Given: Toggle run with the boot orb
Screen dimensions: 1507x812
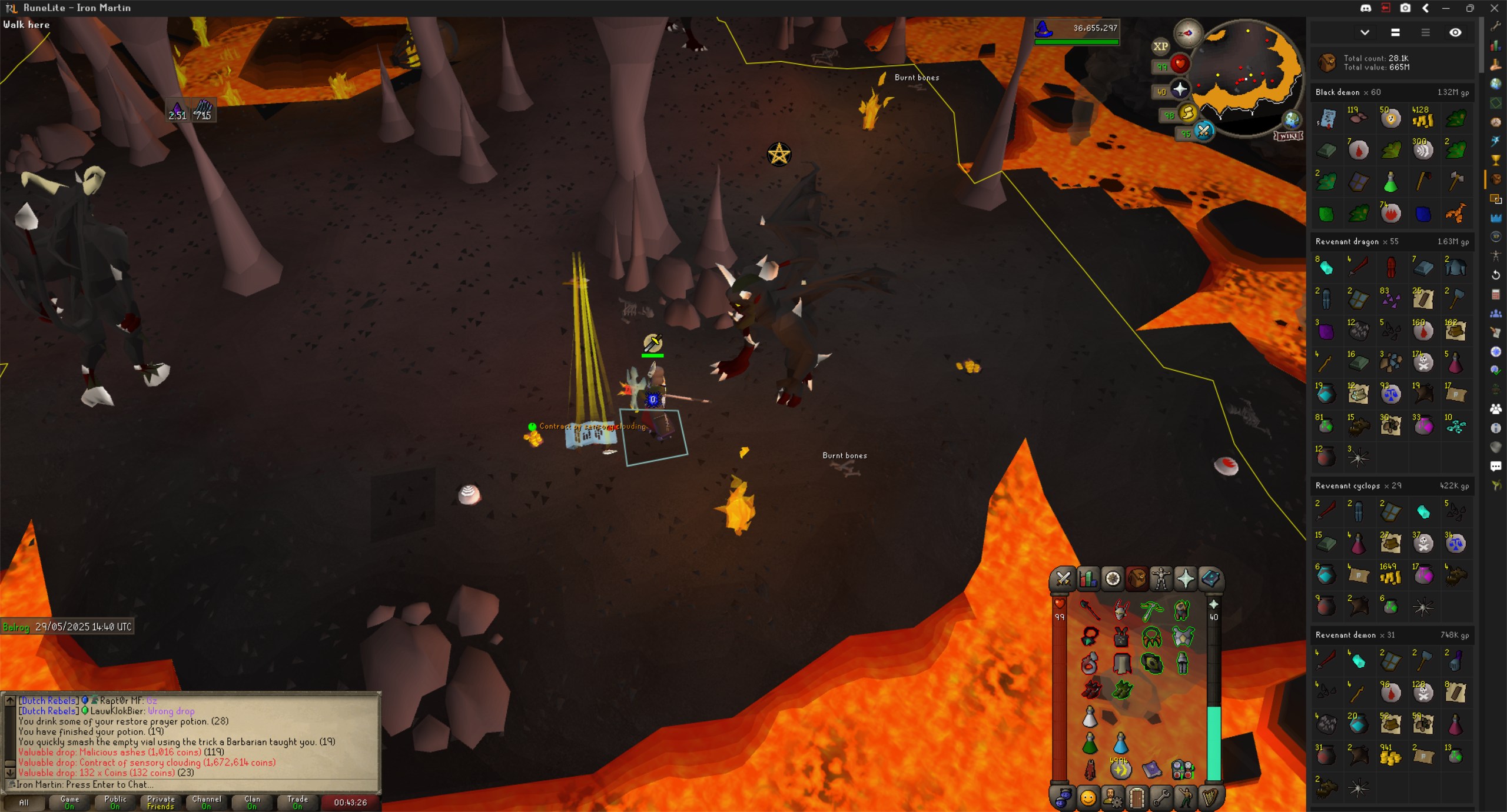Looking at the screenshot, I should 1187,113.
